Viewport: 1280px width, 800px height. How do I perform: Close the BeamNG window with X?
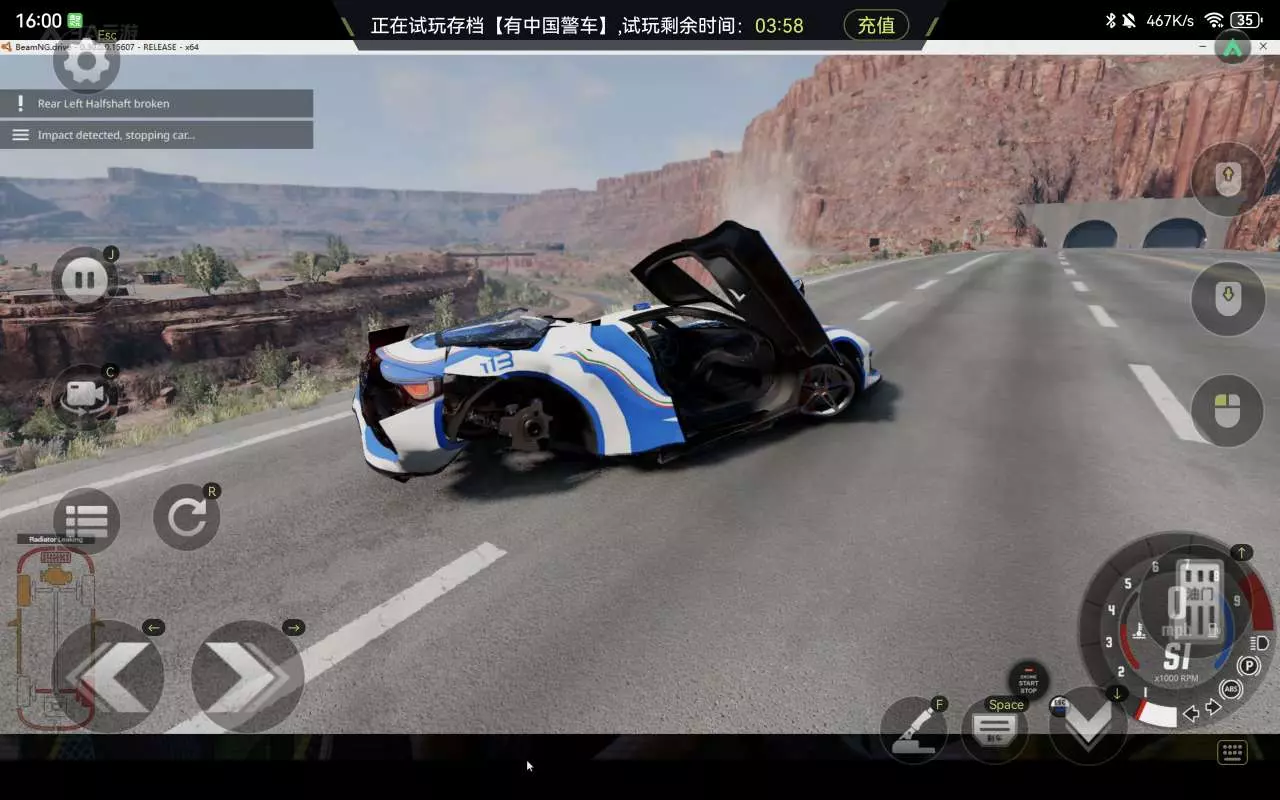coord(1261,47)
